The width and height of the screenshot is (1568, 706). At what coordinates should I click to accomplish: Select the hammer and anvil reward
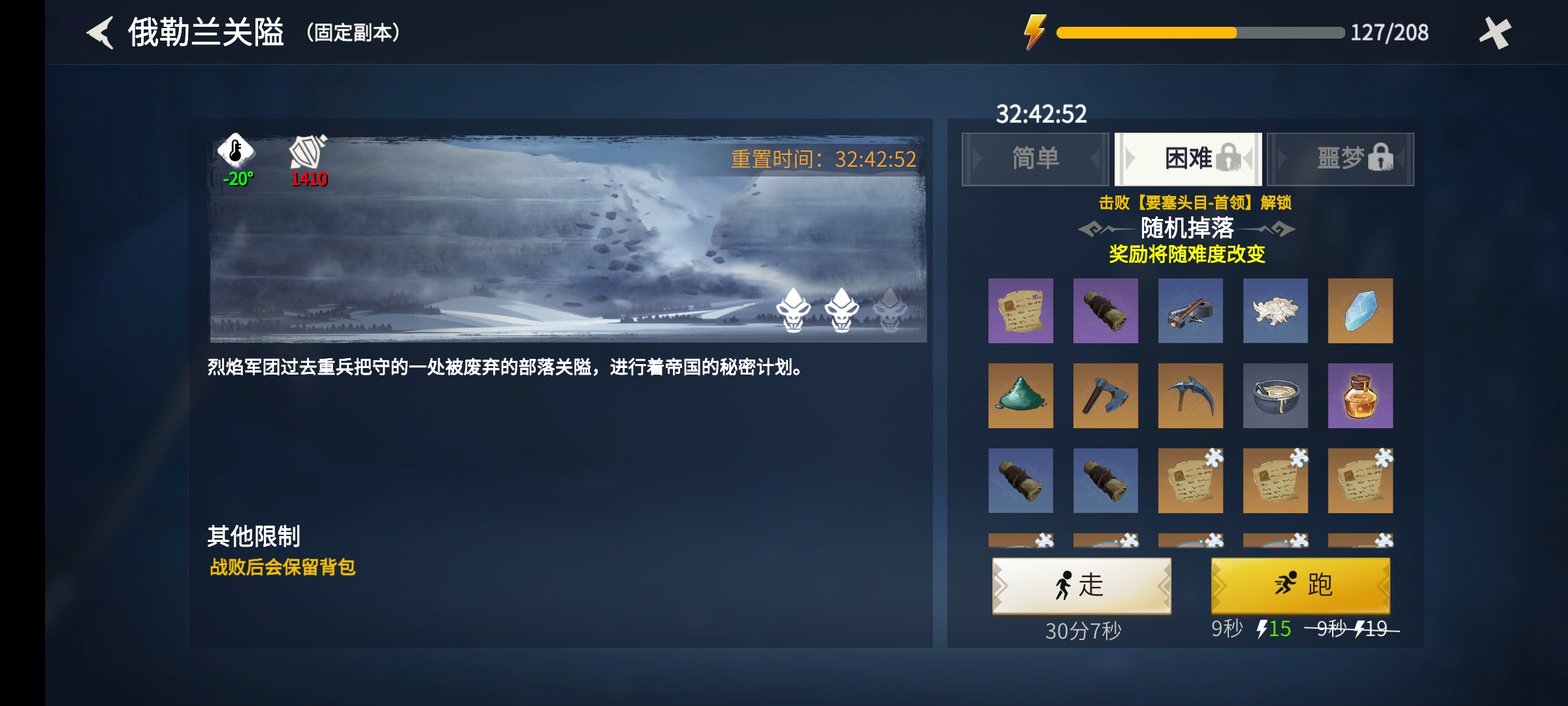pyautogui.click(x=1190, y=311)
